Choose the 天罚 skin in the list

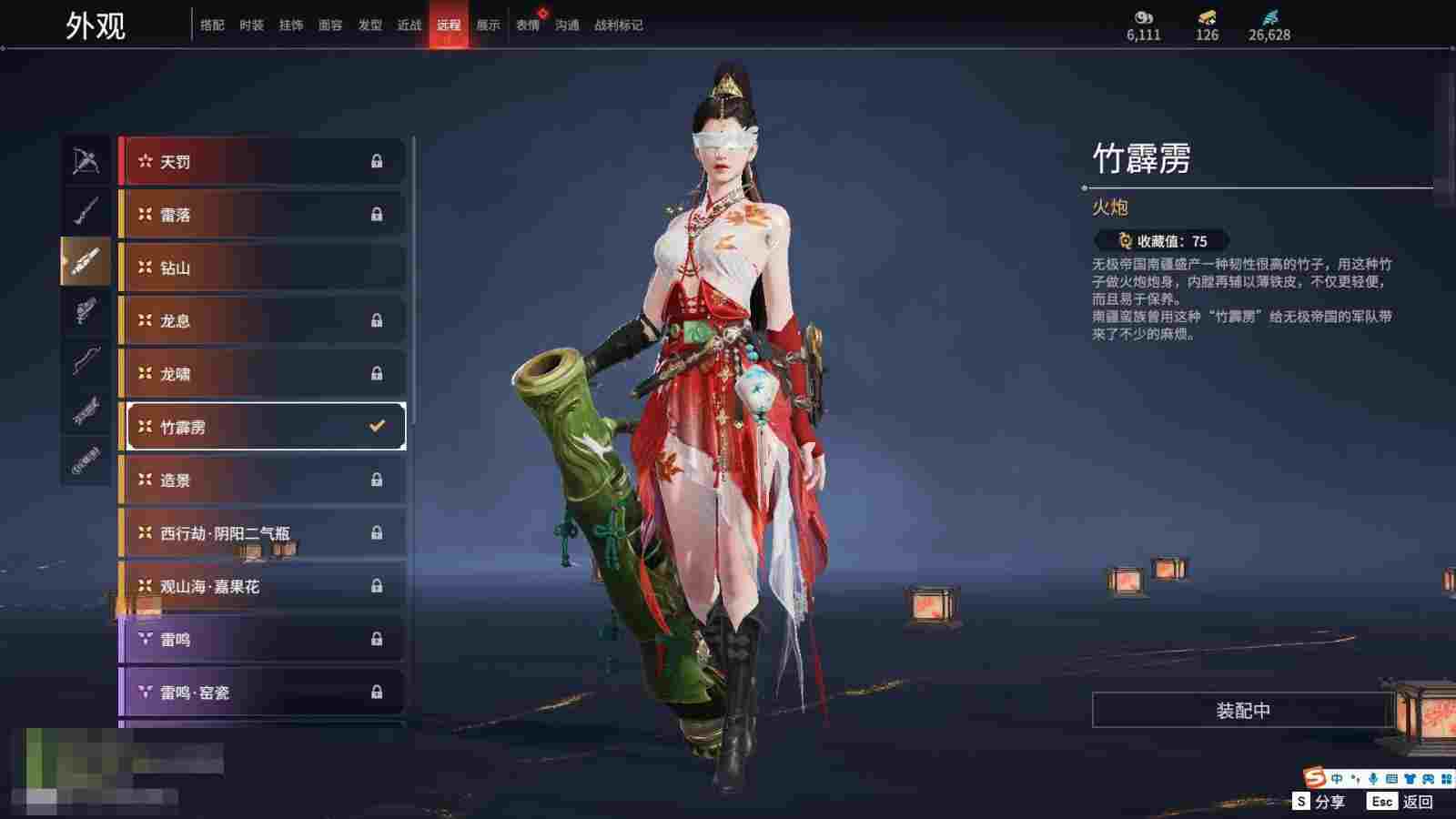coord(262,162)
